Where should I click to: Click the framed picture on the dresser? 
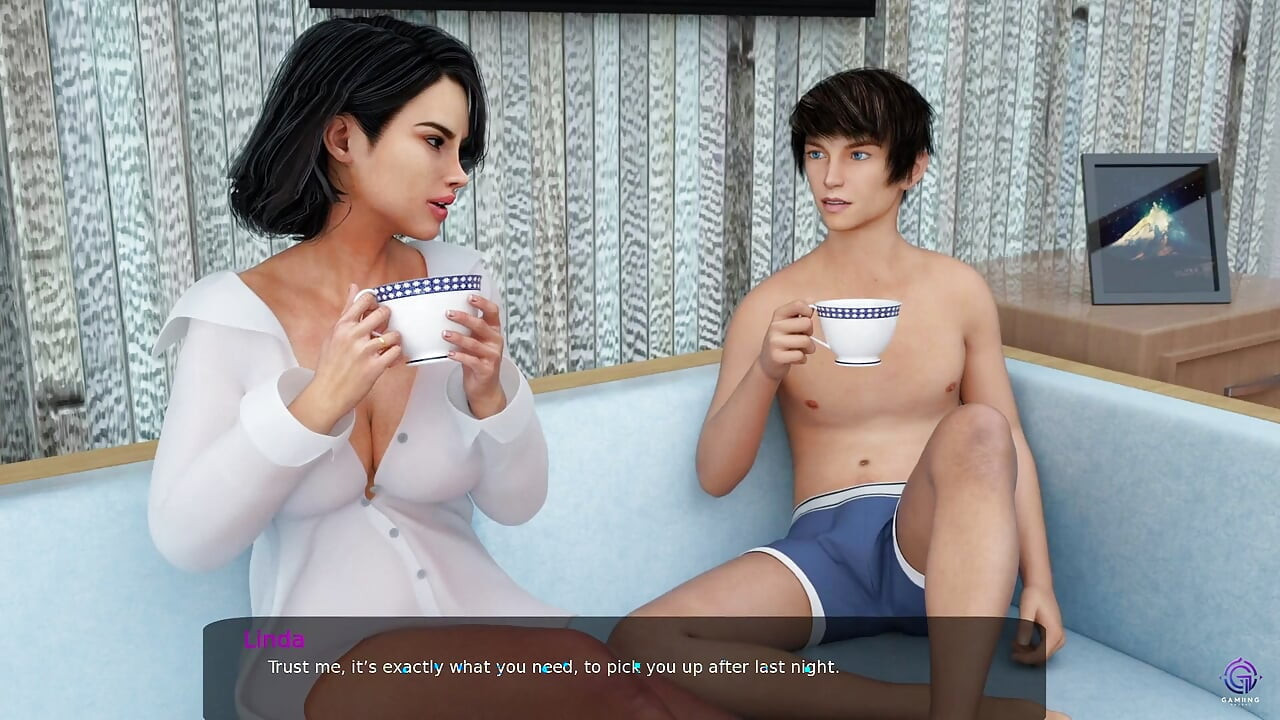click(1155, 225)
